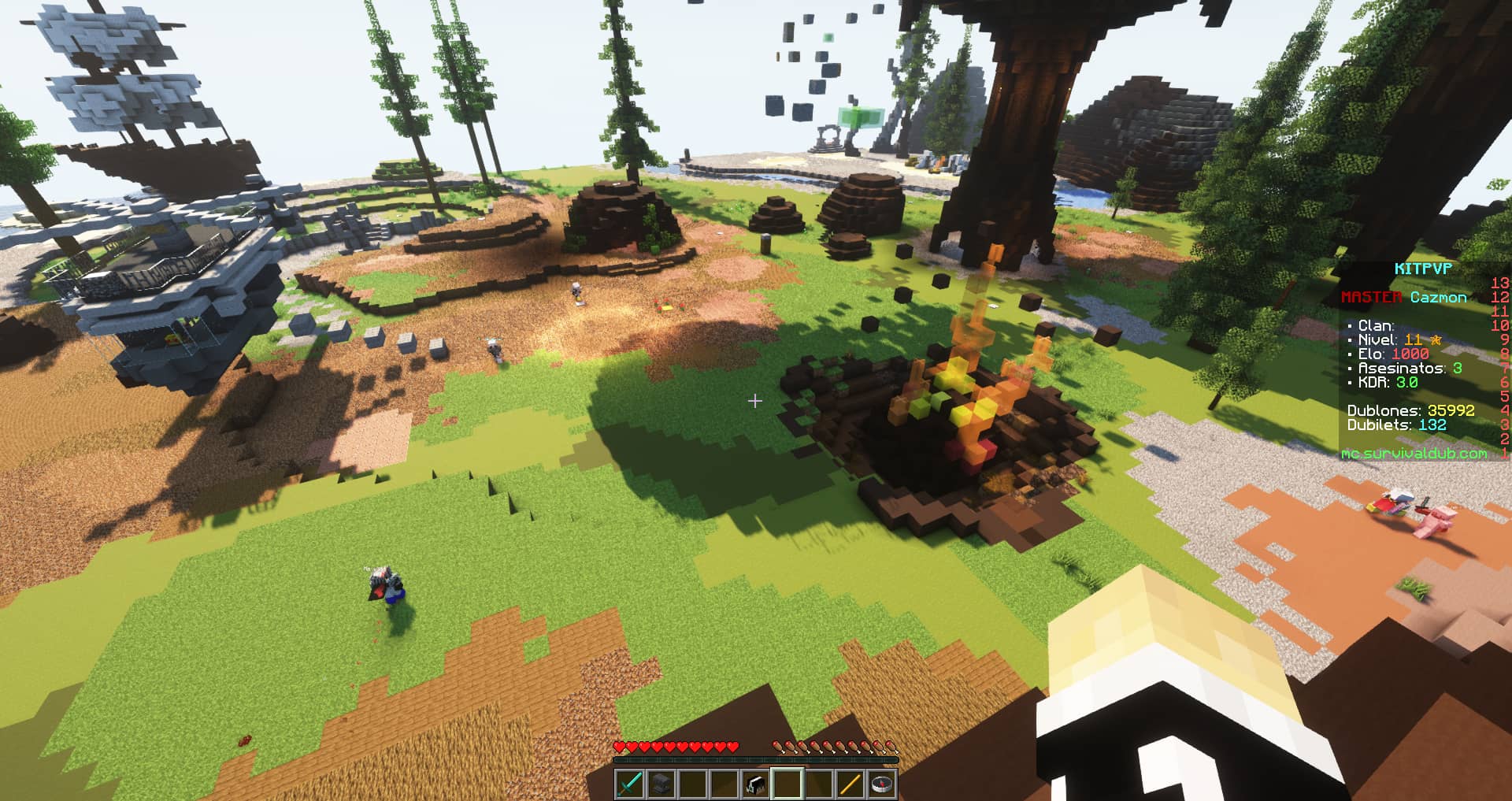Select the diamond sword hotbar slot
This screenshot has width=1512, height=801.
(x=630, y=784)
